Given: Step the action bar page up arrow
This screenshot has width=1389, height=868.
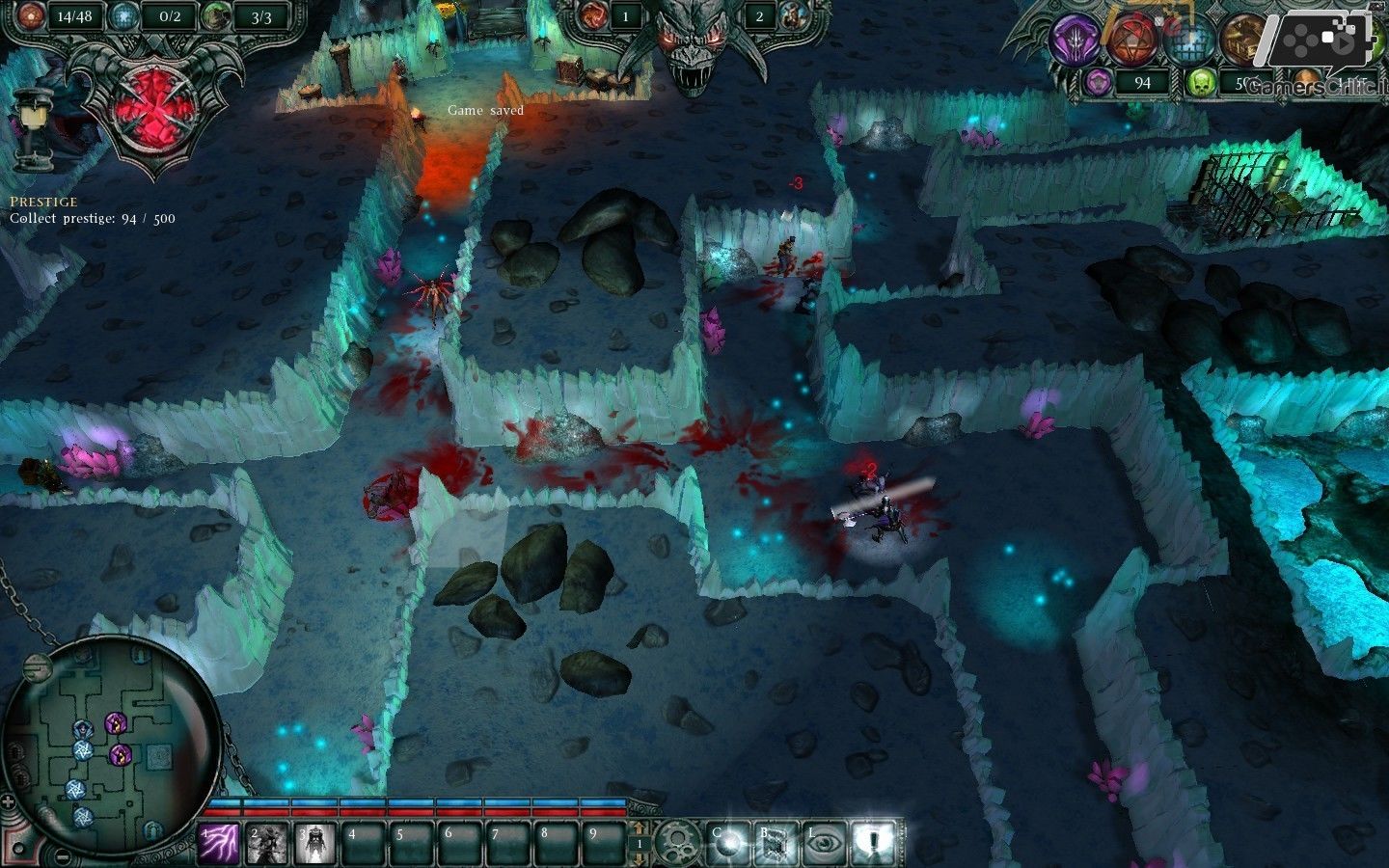Looking at the screenshot, I should [x=638, y=829].
